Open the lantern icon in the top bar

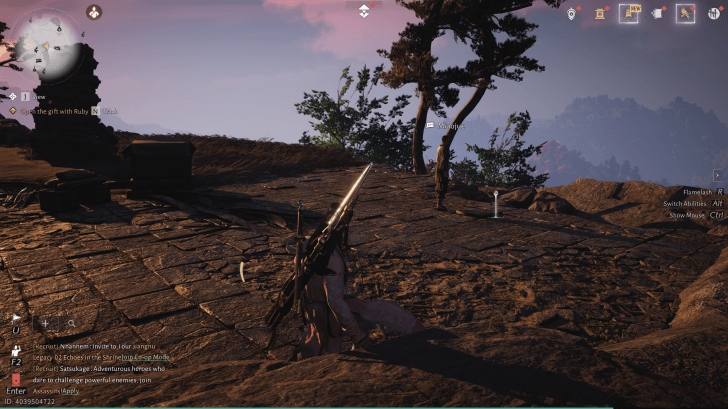571,13
